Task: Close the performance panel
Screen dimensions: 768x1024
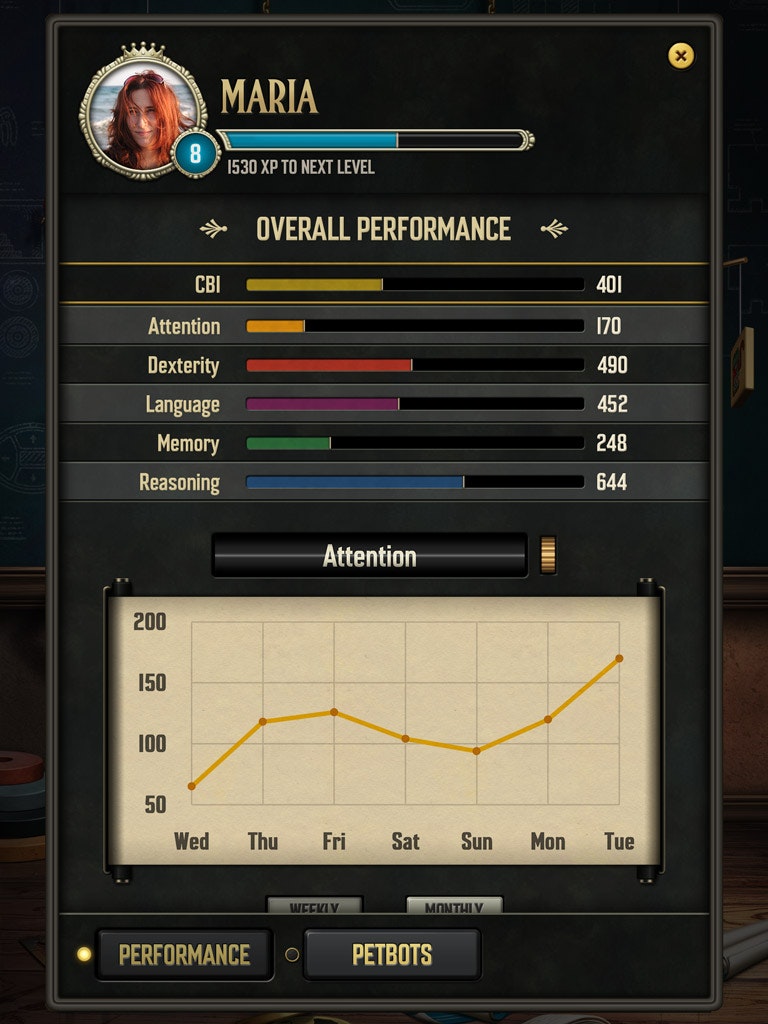Action: click(681, 56)
